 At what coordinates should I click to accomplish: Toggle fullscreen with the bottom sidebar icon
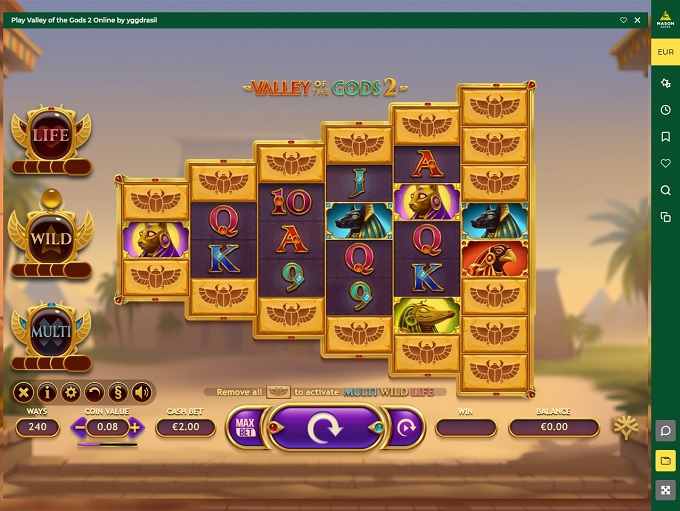click(x=665, y=490)
